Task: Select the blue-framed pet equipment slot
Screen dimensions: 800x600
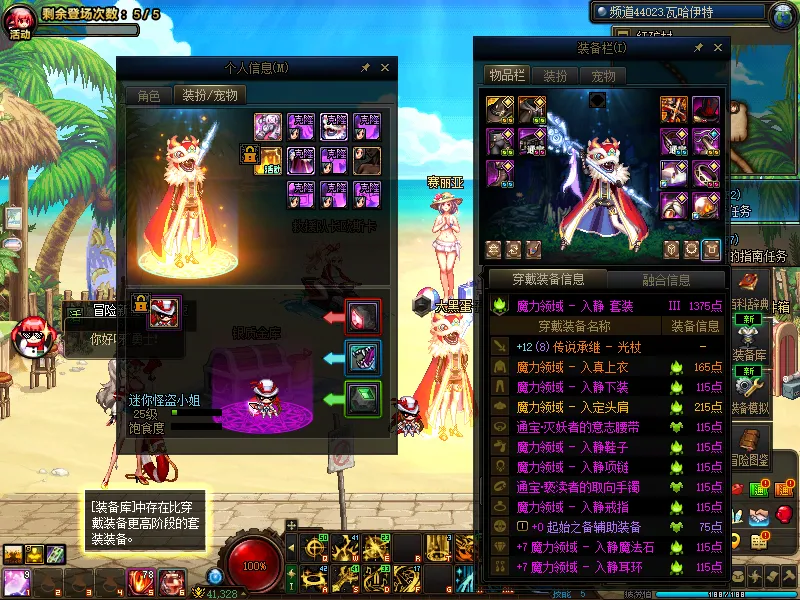Action: pyautogui.click(x=362, y=357)
